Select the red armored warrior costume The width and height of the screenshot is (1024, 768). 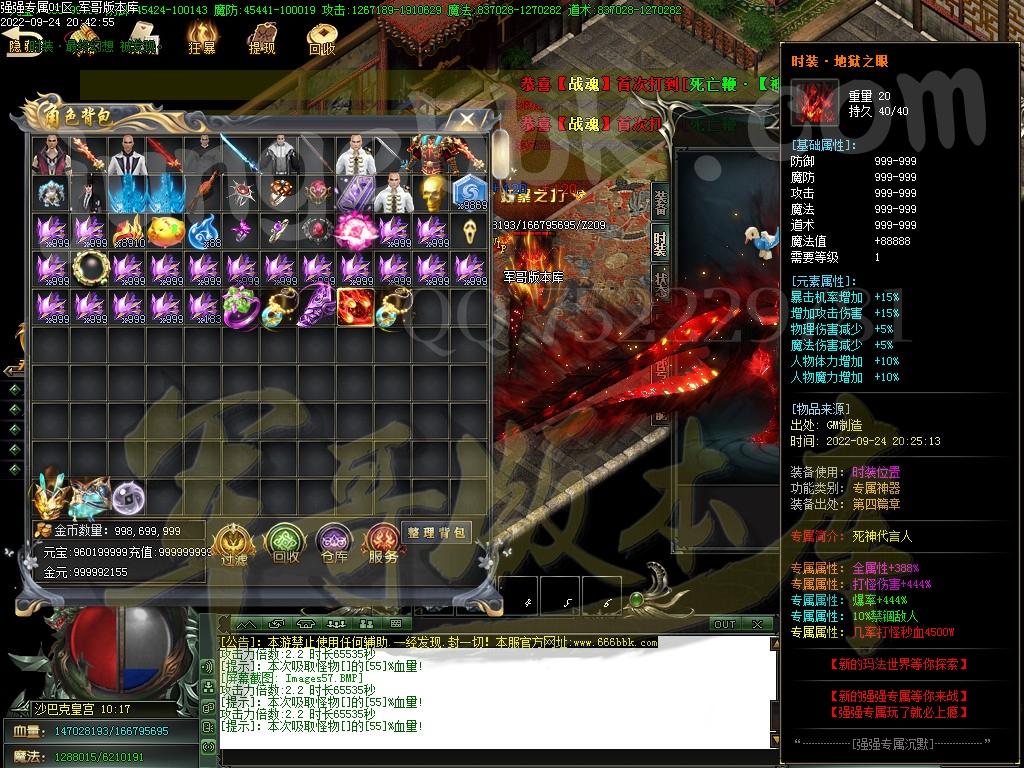coord(431,155)
